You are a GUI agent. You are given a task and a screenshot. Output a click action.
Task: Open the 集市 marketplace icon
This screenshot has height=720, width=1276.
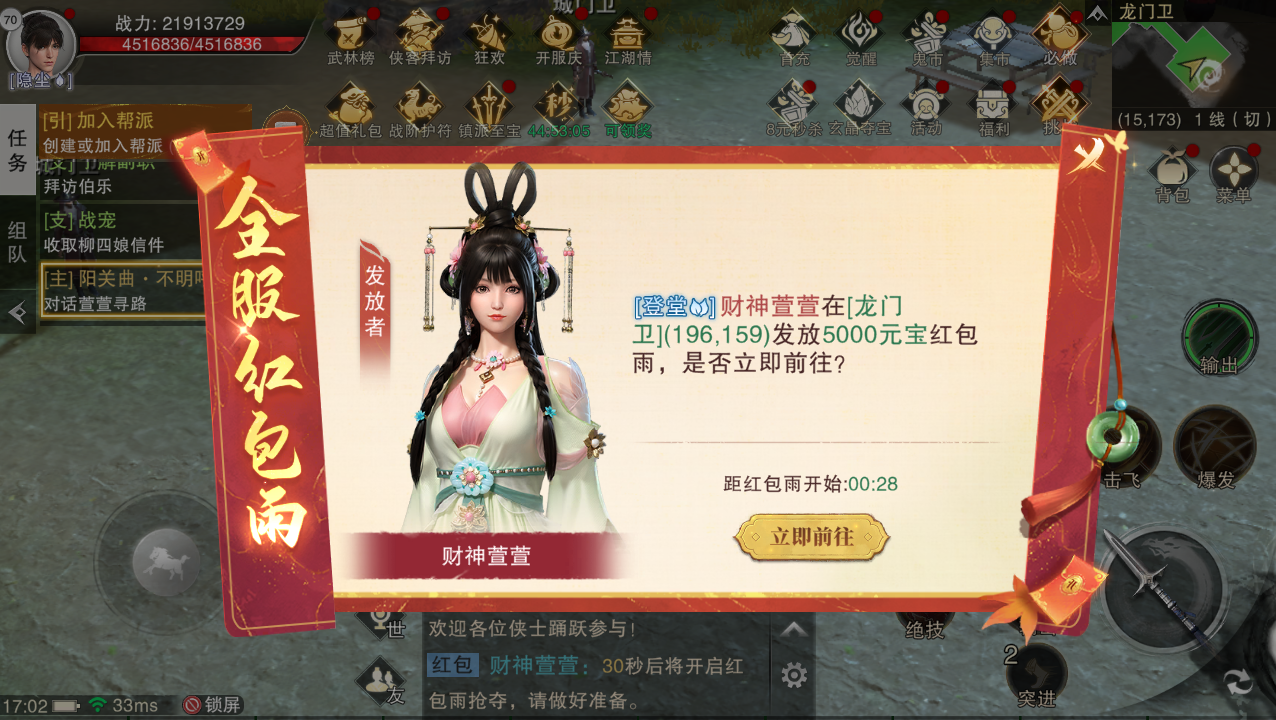[x=994, y=36]
